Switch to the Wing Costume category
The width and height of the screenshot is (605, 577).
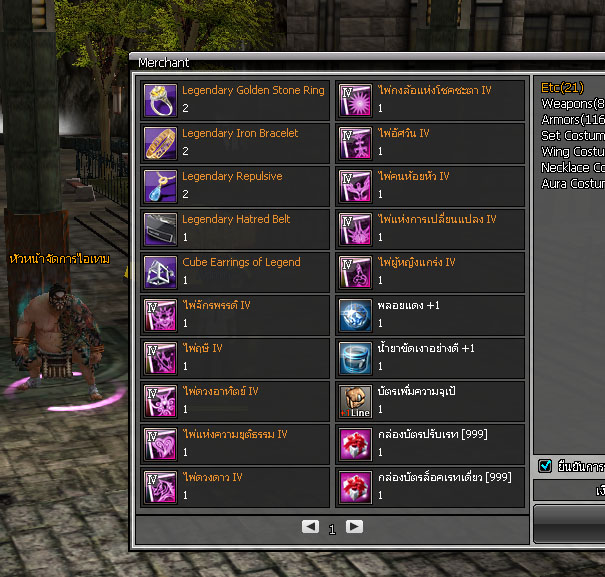click(x=572, y=151)
